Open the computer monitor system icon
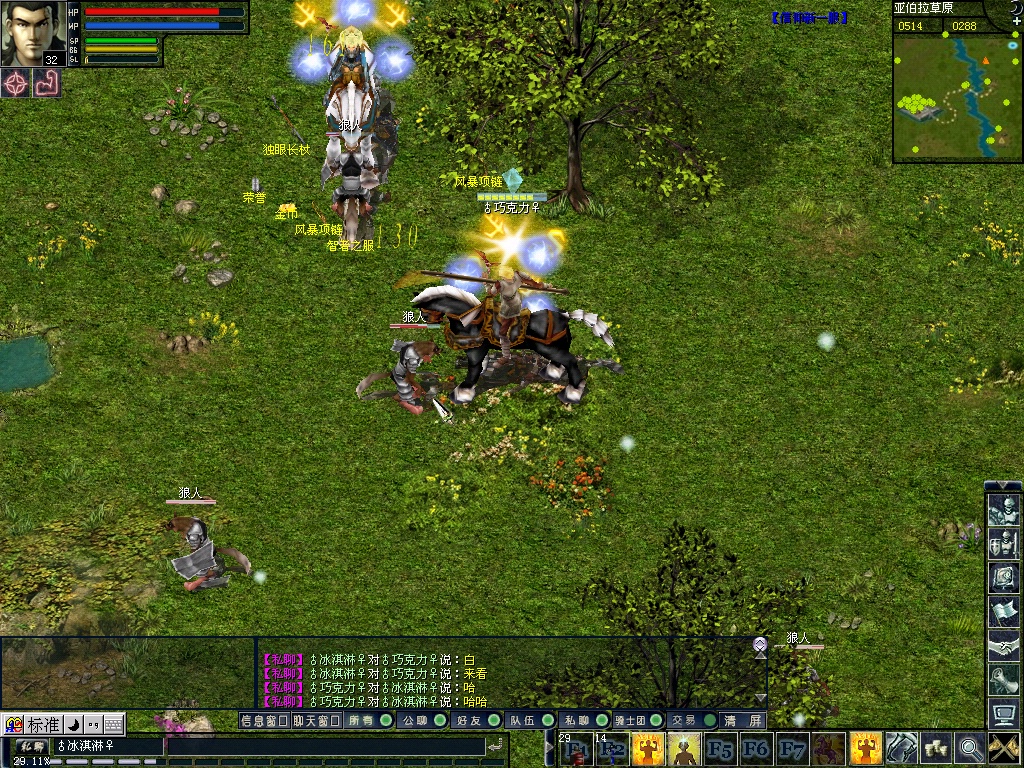The image size is (1024, 768). click(1003, 713)
